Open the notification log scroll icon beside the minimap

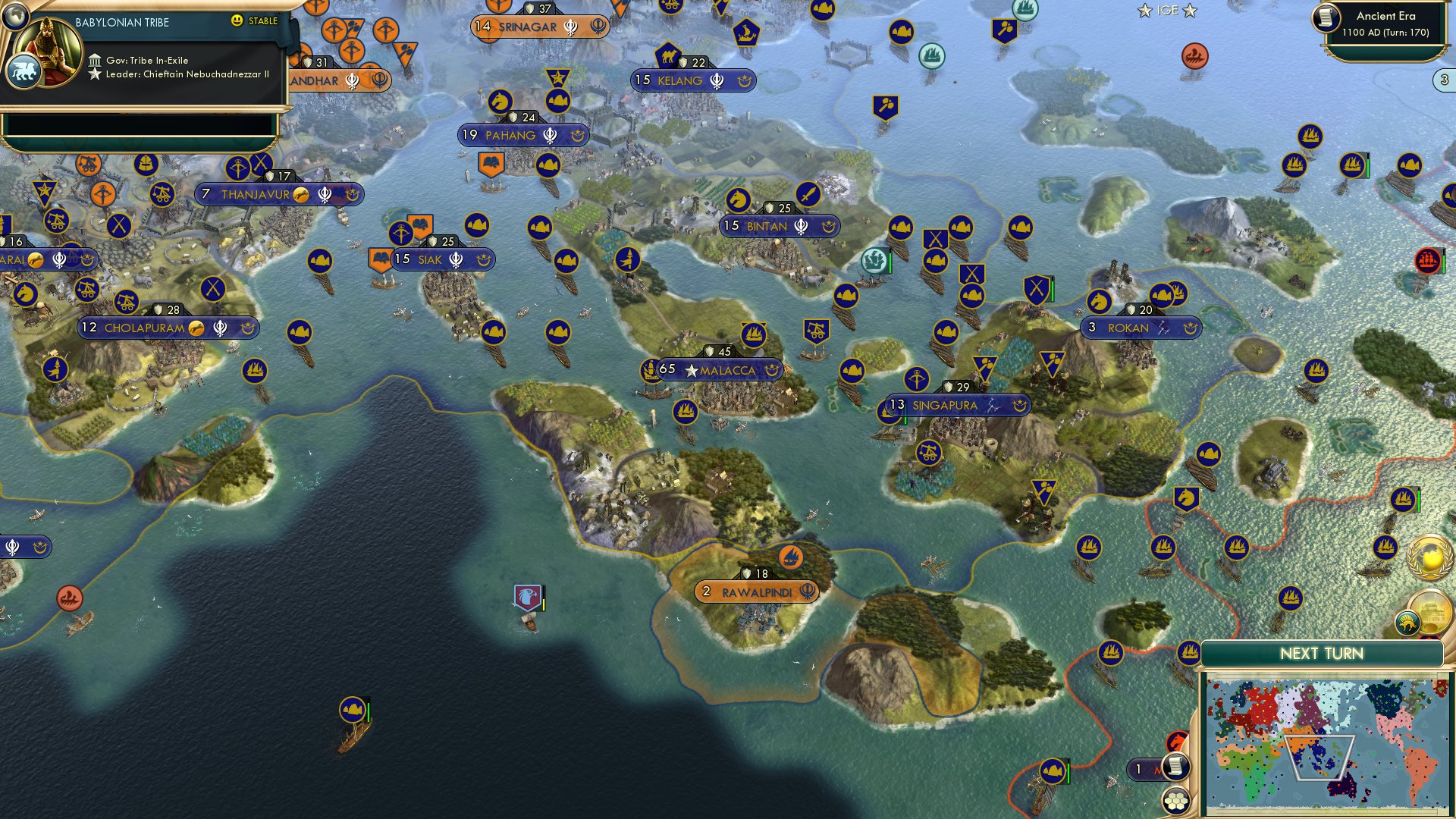pyautogui.click(x=1176, y=767)
